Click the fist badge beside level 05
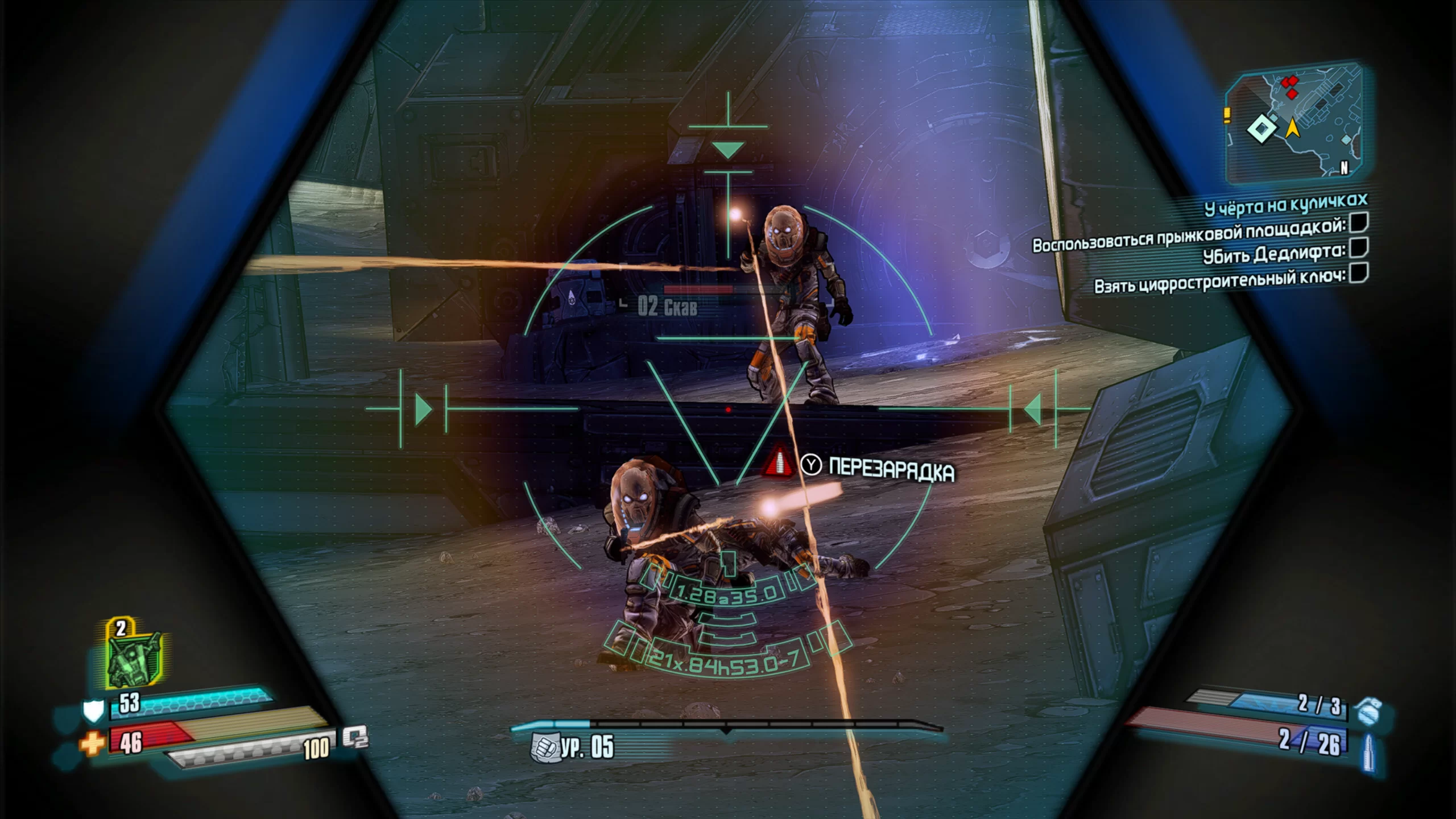The width and height of the screenshot is (1456, 819). [543, 747]
